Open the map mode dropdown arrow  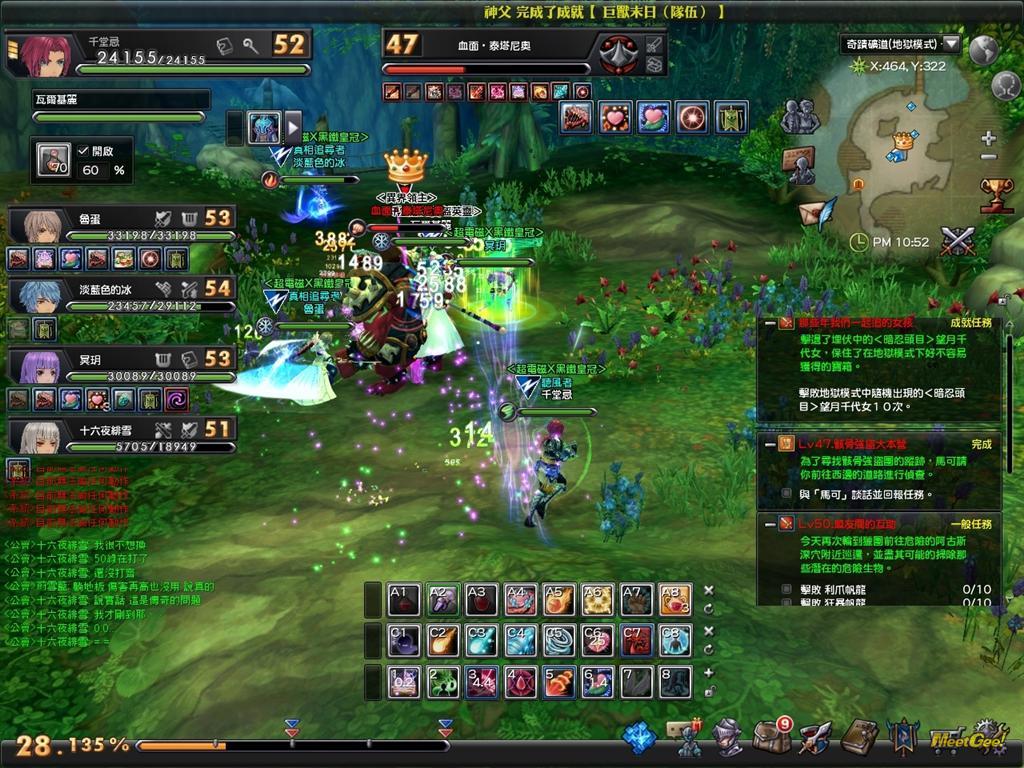click(951, 44)
